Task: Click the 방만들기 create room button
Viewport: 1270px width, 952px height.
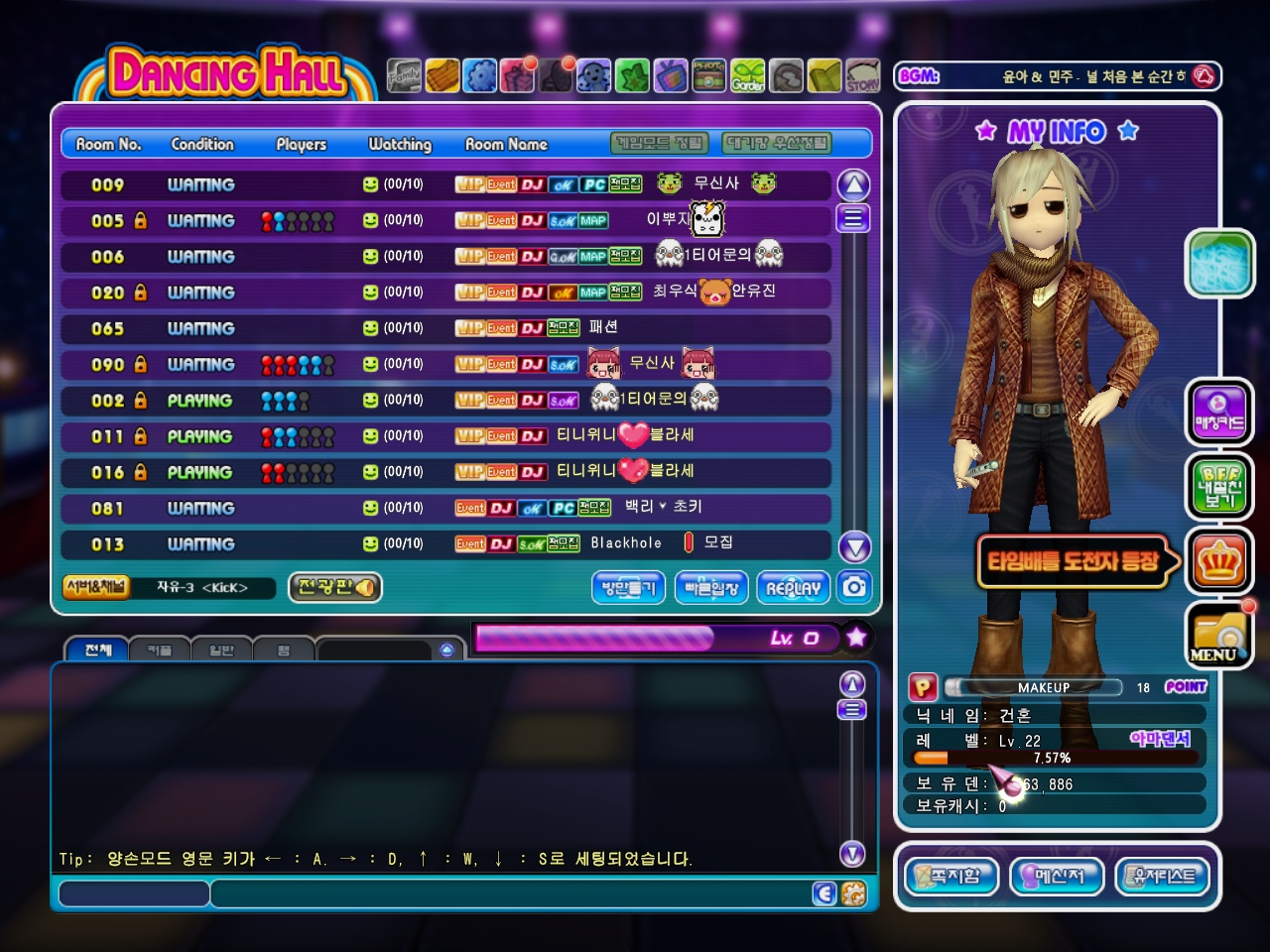Action: coord(629,588)
